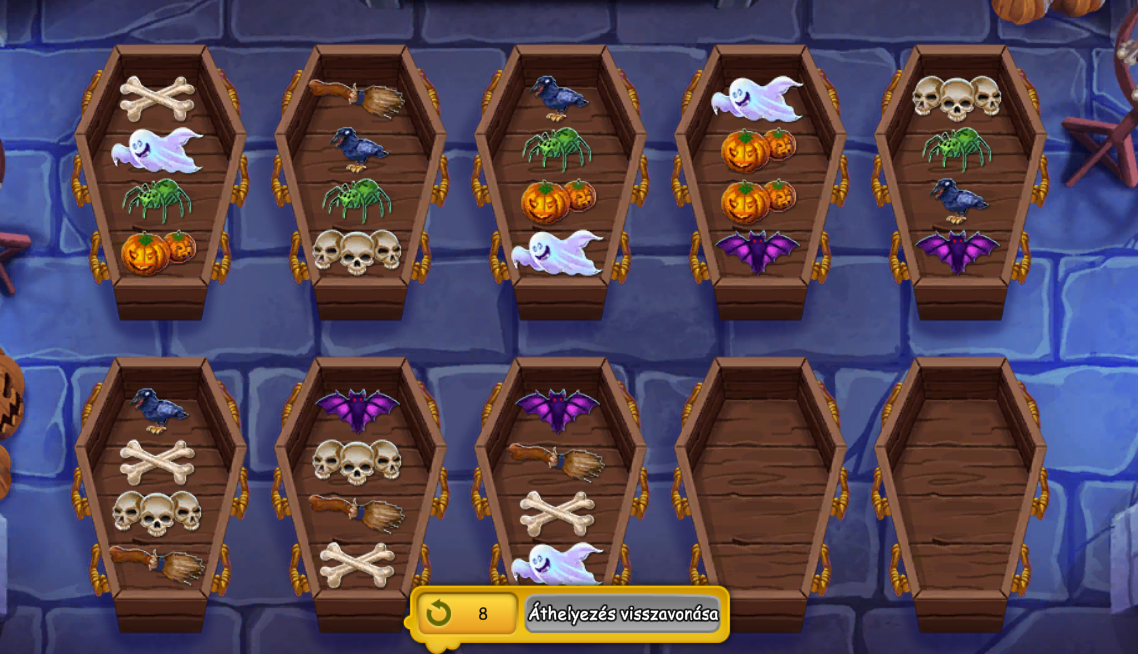Screen dimensions: 1138x654
Task: Select the coffin with bat above three skulls
Action: [x=360, y=492]
